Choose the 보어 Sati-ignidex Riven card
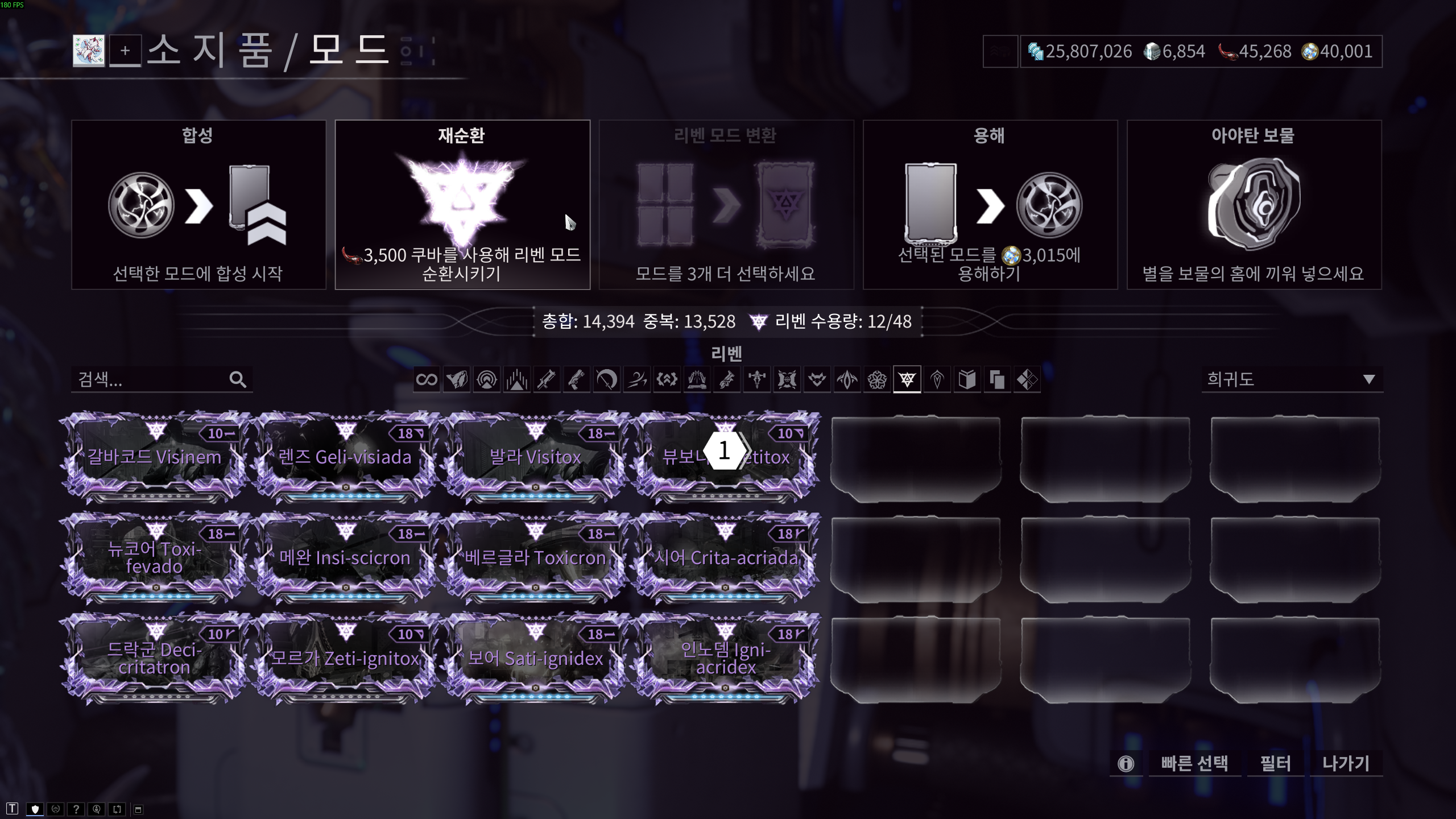The width and height of the screenshot is (1456, 819). pyautogui.click(x=535, y=659)
